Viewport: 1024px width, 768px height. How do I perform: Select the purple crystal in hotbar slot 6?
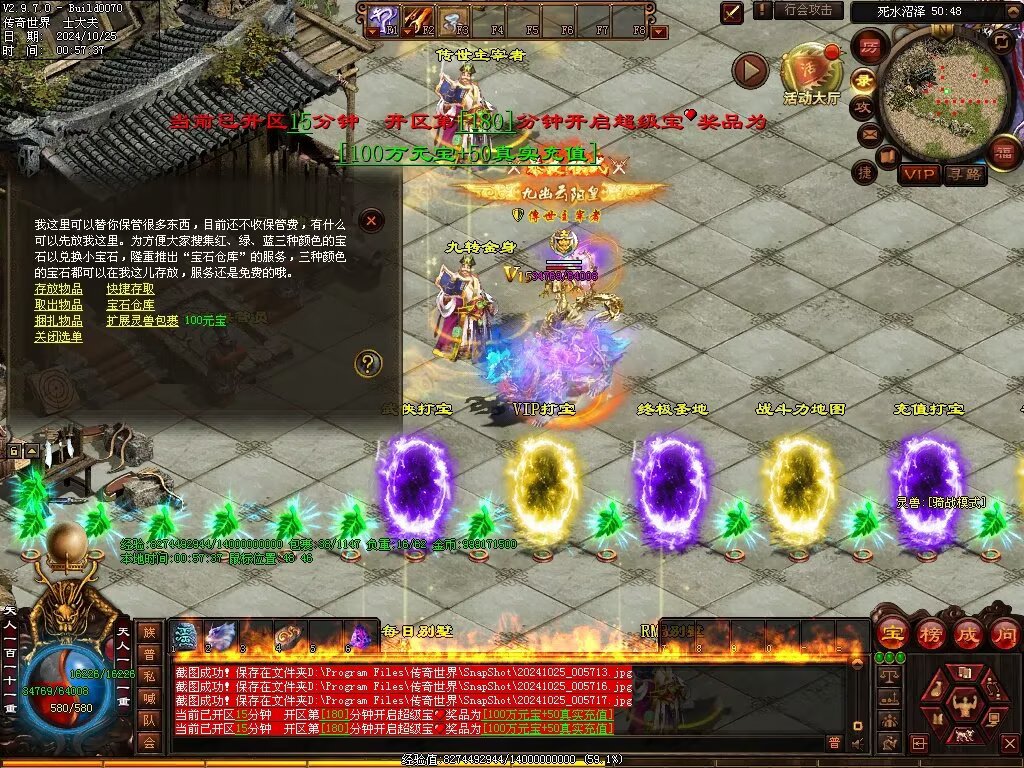358,636
